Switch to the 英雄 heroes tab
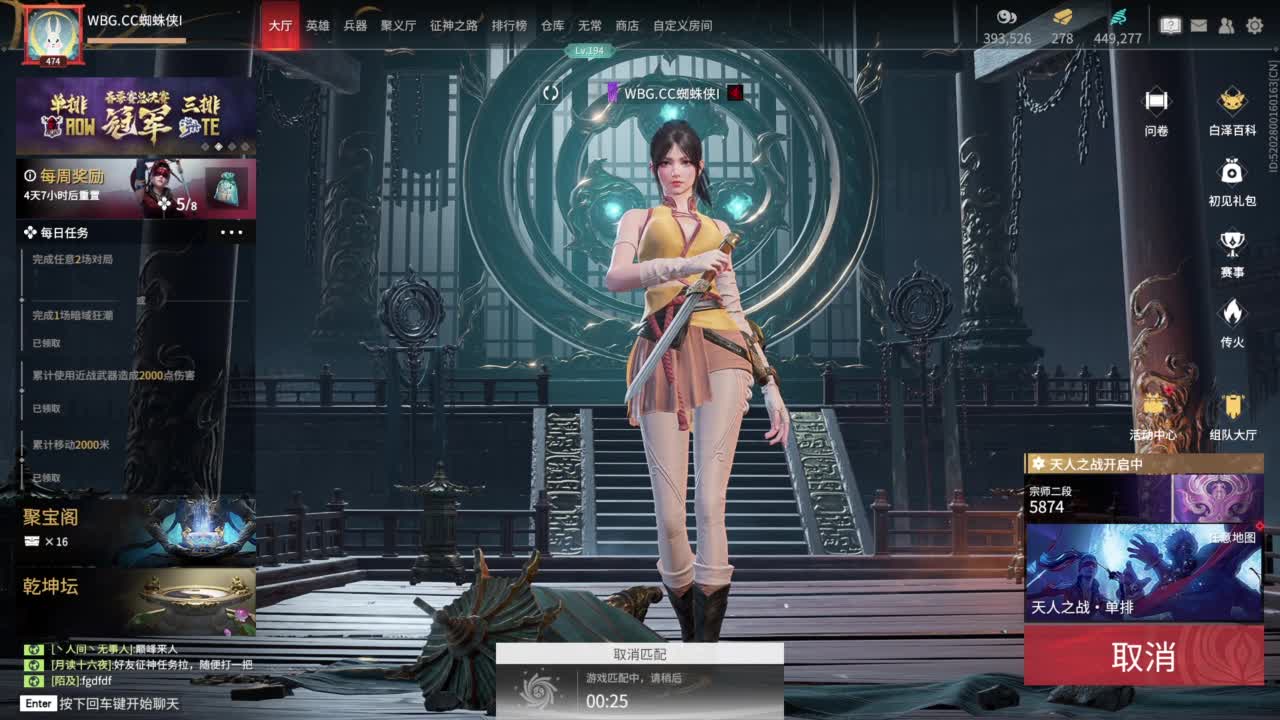Image resolution: width=1280 pixels, height=720 pixels. point(317,26)
